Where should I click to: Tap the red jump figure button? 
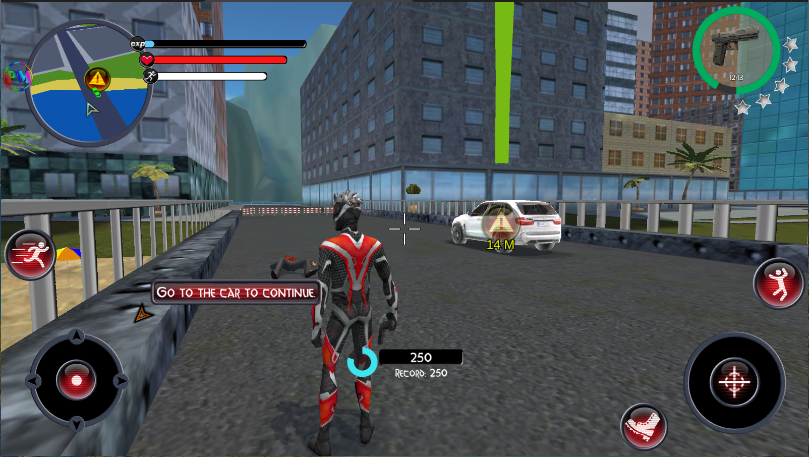(777, 283)
